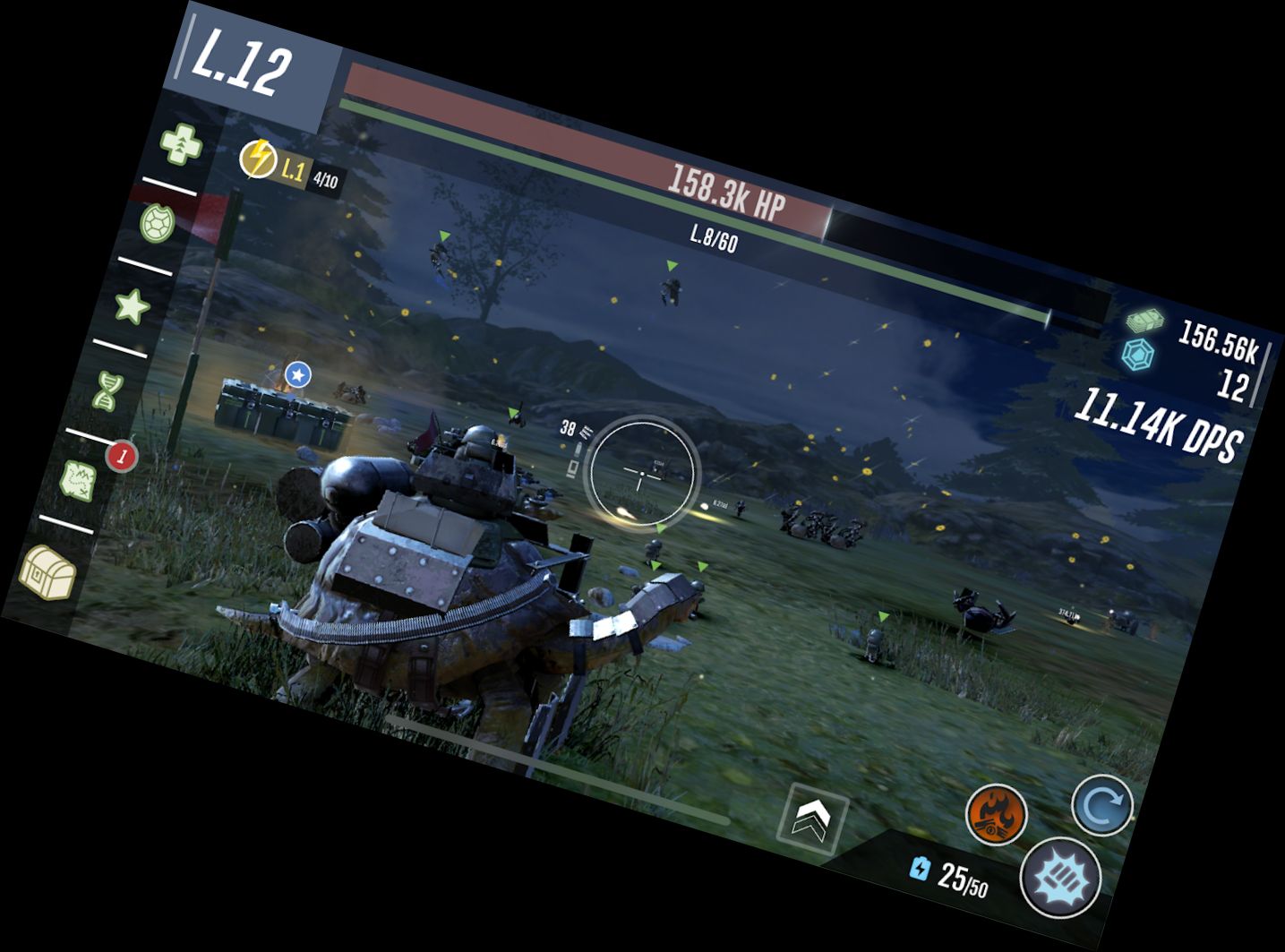Image resolution: width=1285 pixels, height=952 pixels.
Task: Select the turtle shell menu icon
Action: [x=158, y=224]
